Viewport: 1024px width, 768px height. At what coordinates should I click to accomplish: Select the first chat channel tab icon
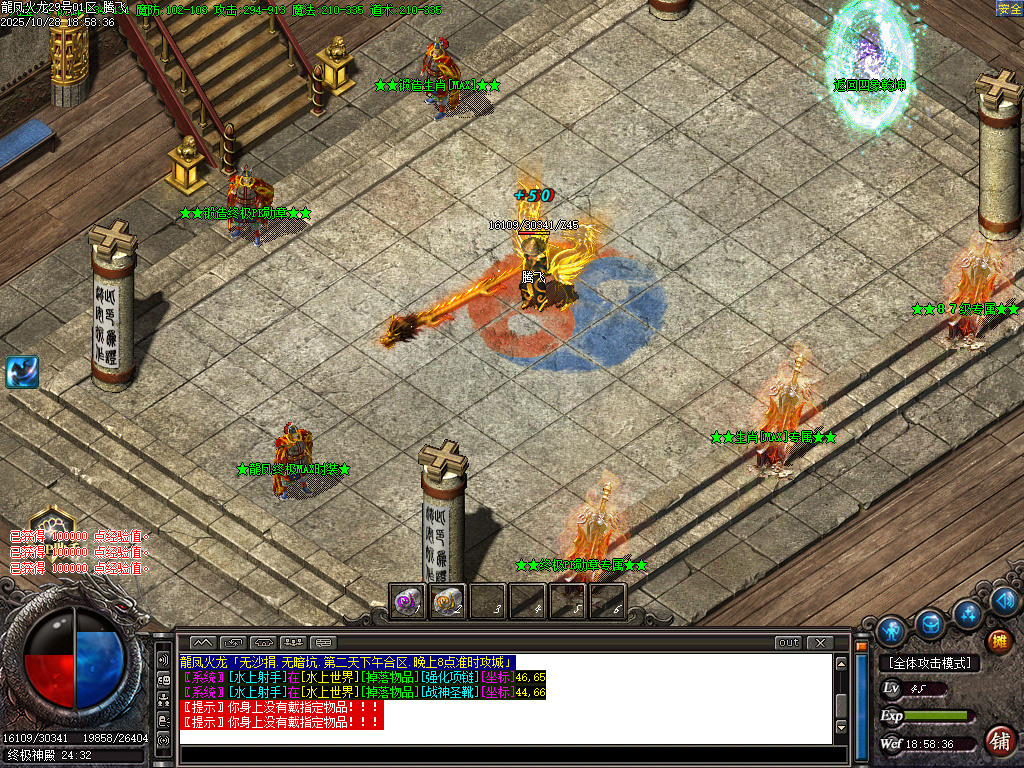pyautogui.click(x=202, y=642)
